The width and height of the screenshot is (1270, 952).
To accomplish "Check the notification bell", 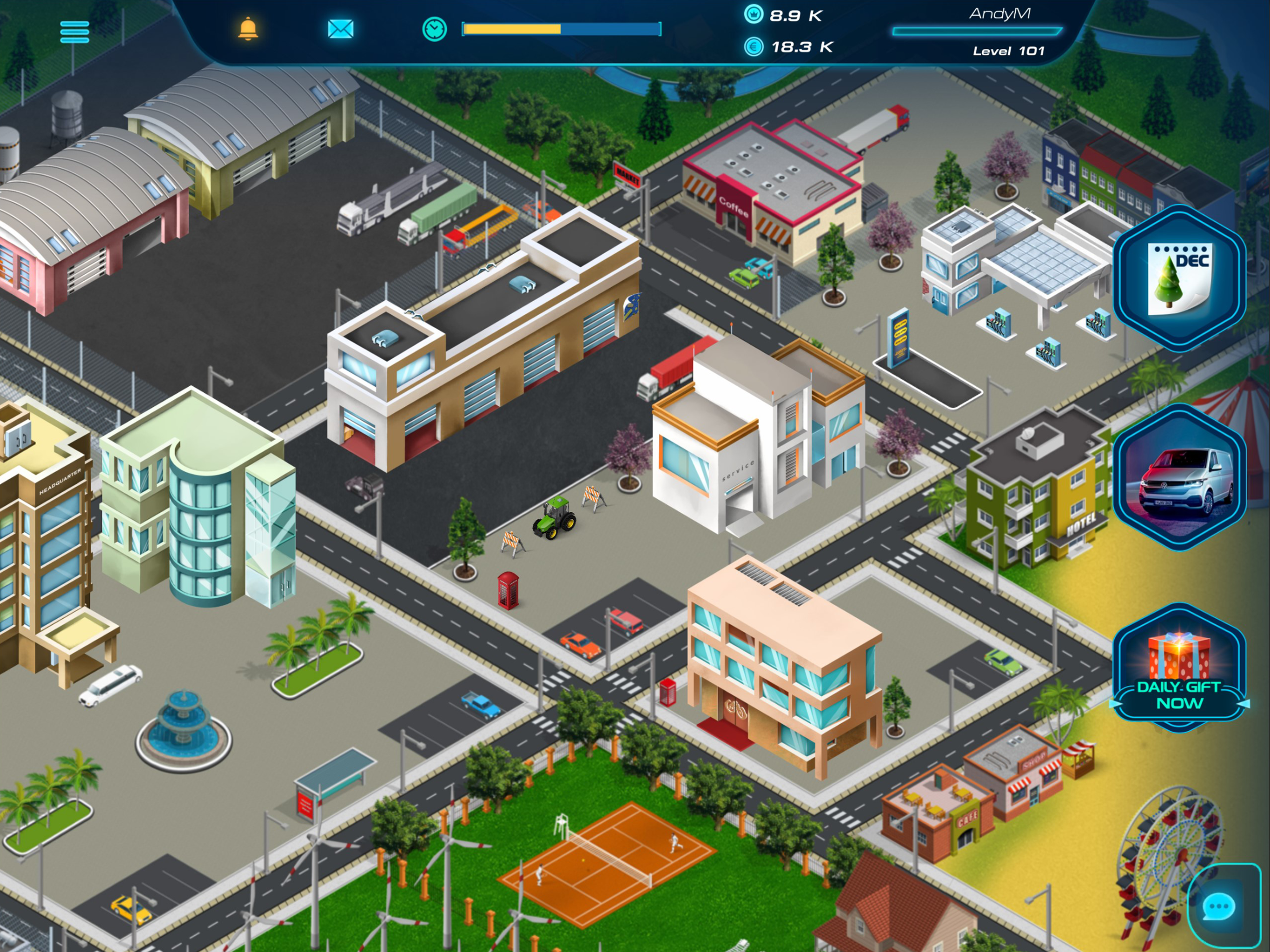I will 248,29.
